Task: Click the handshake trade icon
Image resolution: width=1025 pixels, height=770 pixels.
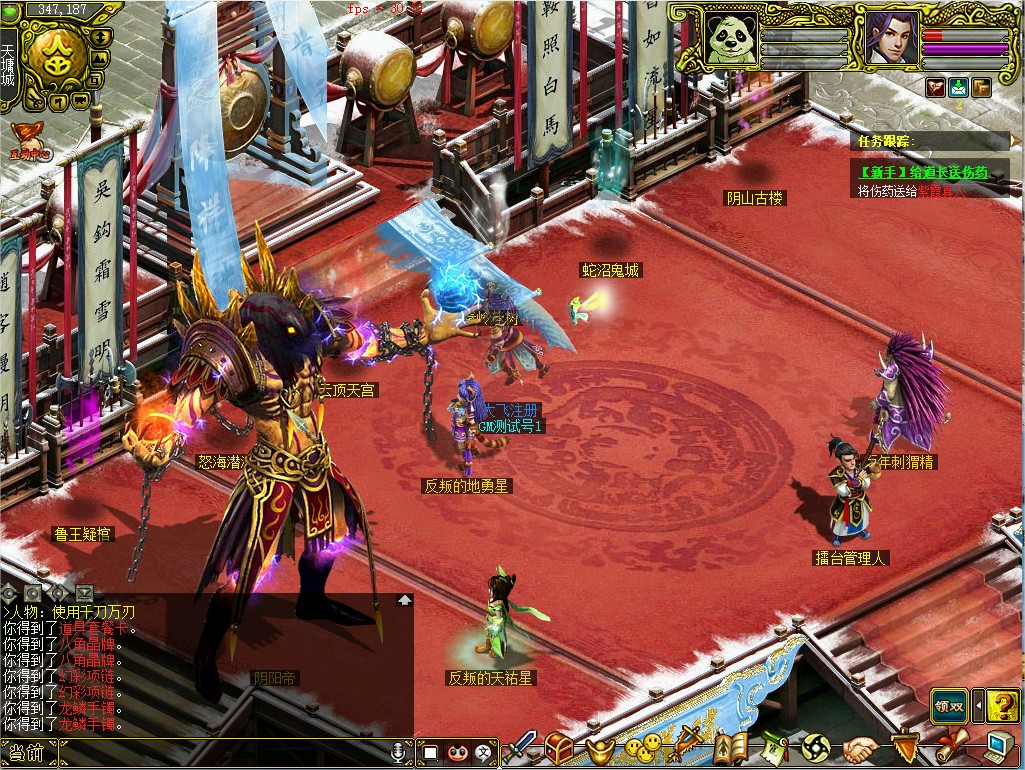Action: tap(859, 747)
